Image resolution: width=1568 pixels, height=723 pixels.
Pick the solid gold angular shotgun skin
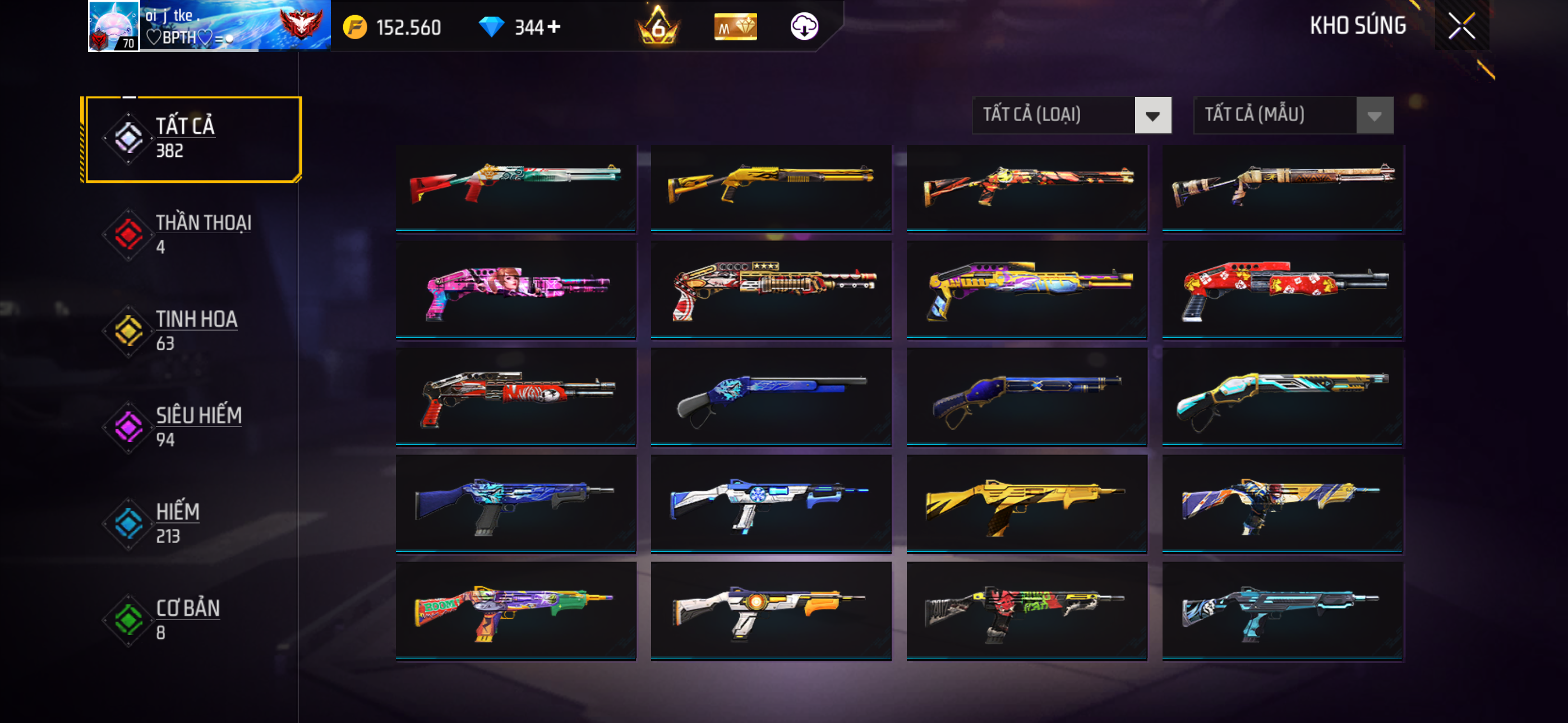point(1026,504)
